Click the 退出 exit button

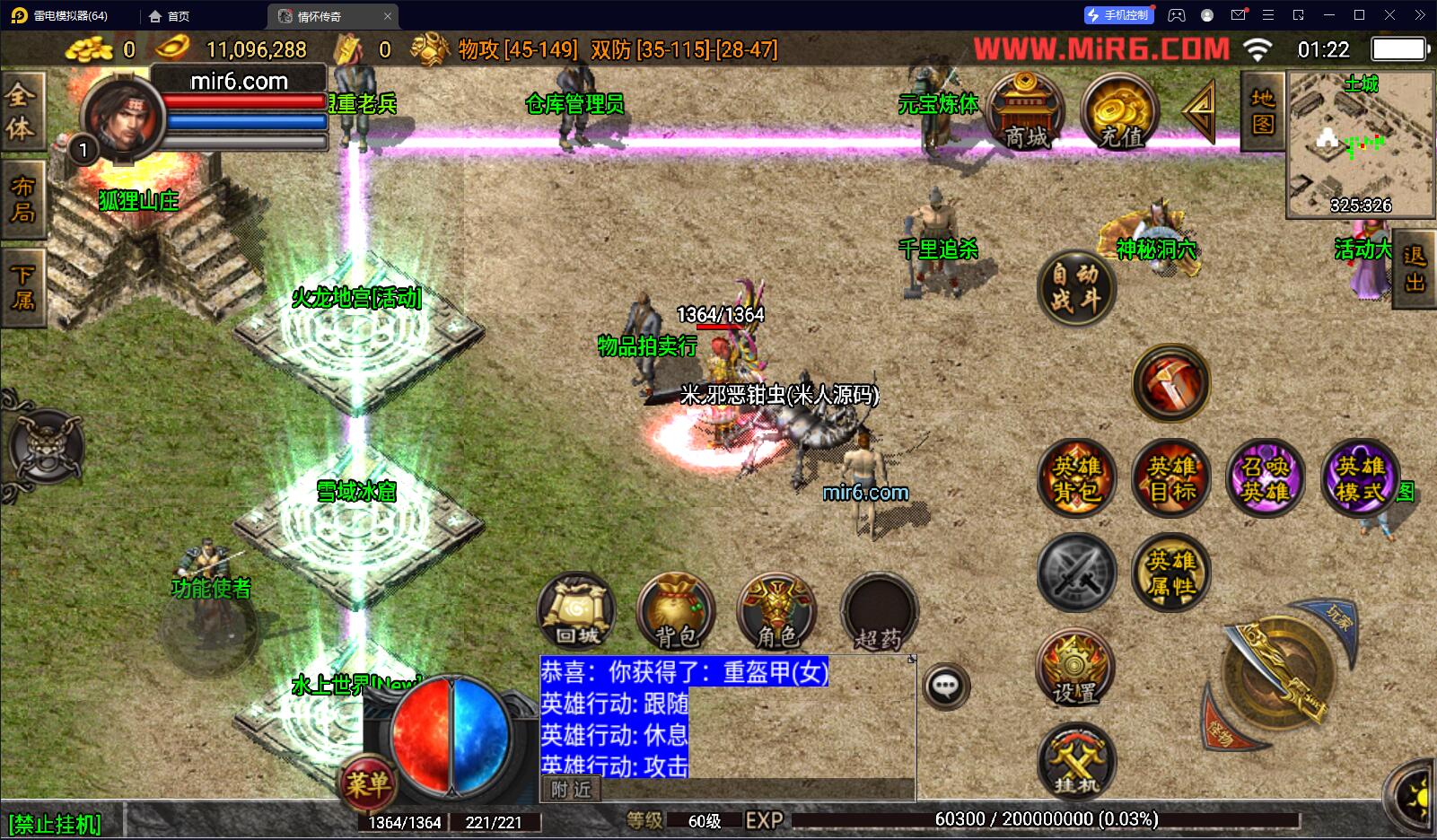click(1415, 269)
